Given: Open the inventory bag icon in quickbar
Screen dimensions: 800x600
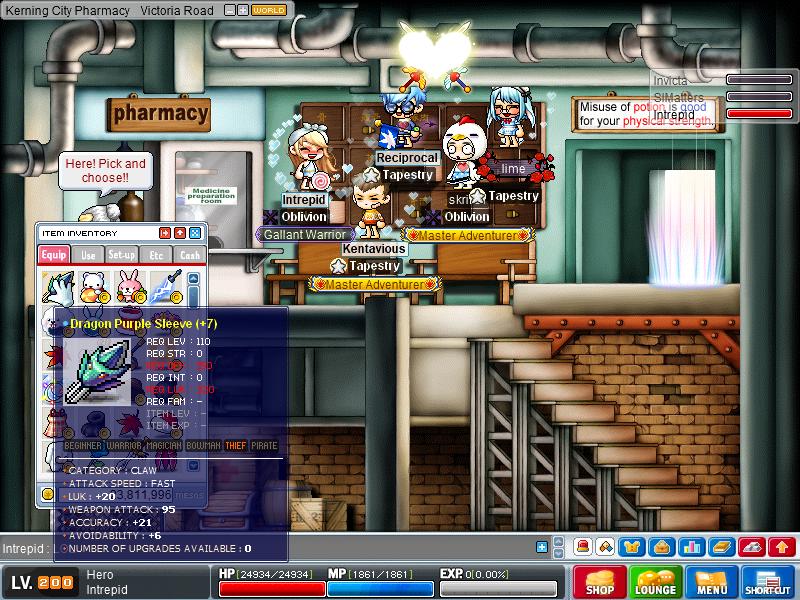Looking at the screenshot, I should click(x=661, y=547).
